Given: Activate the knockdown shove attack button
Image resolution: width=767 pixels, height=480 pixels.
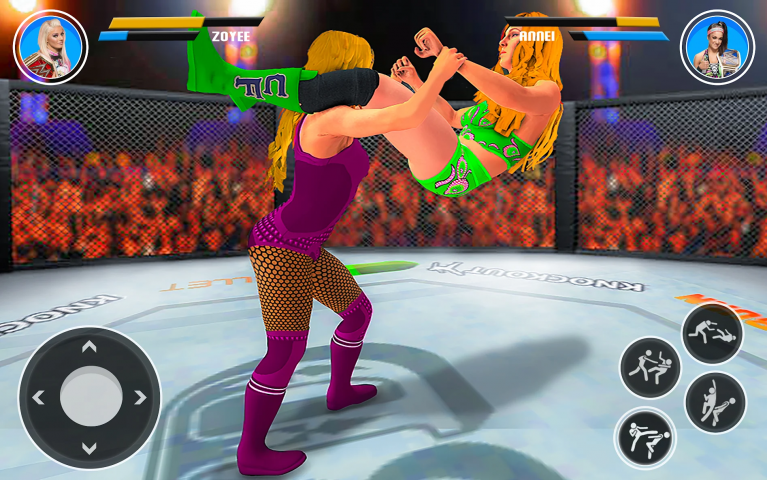Looking at the screenshot, I should coord(712,333).
